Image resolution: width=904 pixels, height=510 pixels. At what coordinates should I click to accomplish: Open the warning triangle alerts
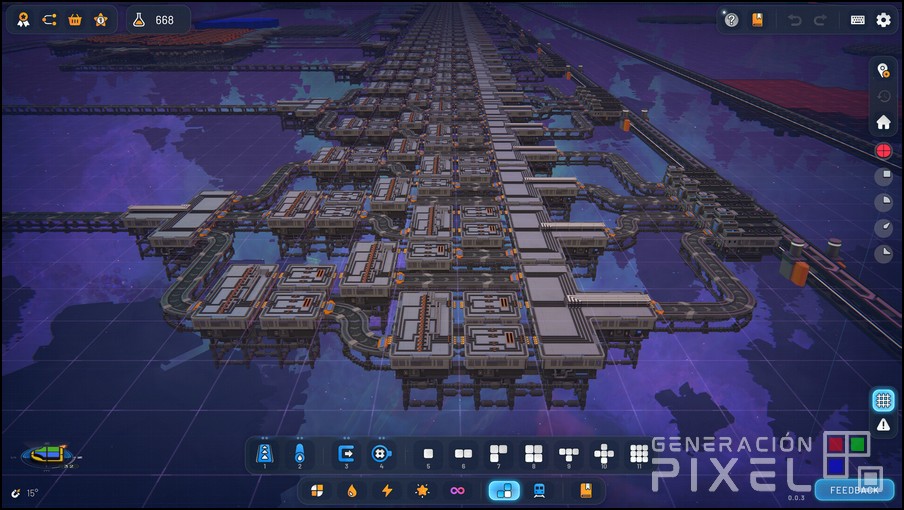pyautogui.click(x=883, y=425)
